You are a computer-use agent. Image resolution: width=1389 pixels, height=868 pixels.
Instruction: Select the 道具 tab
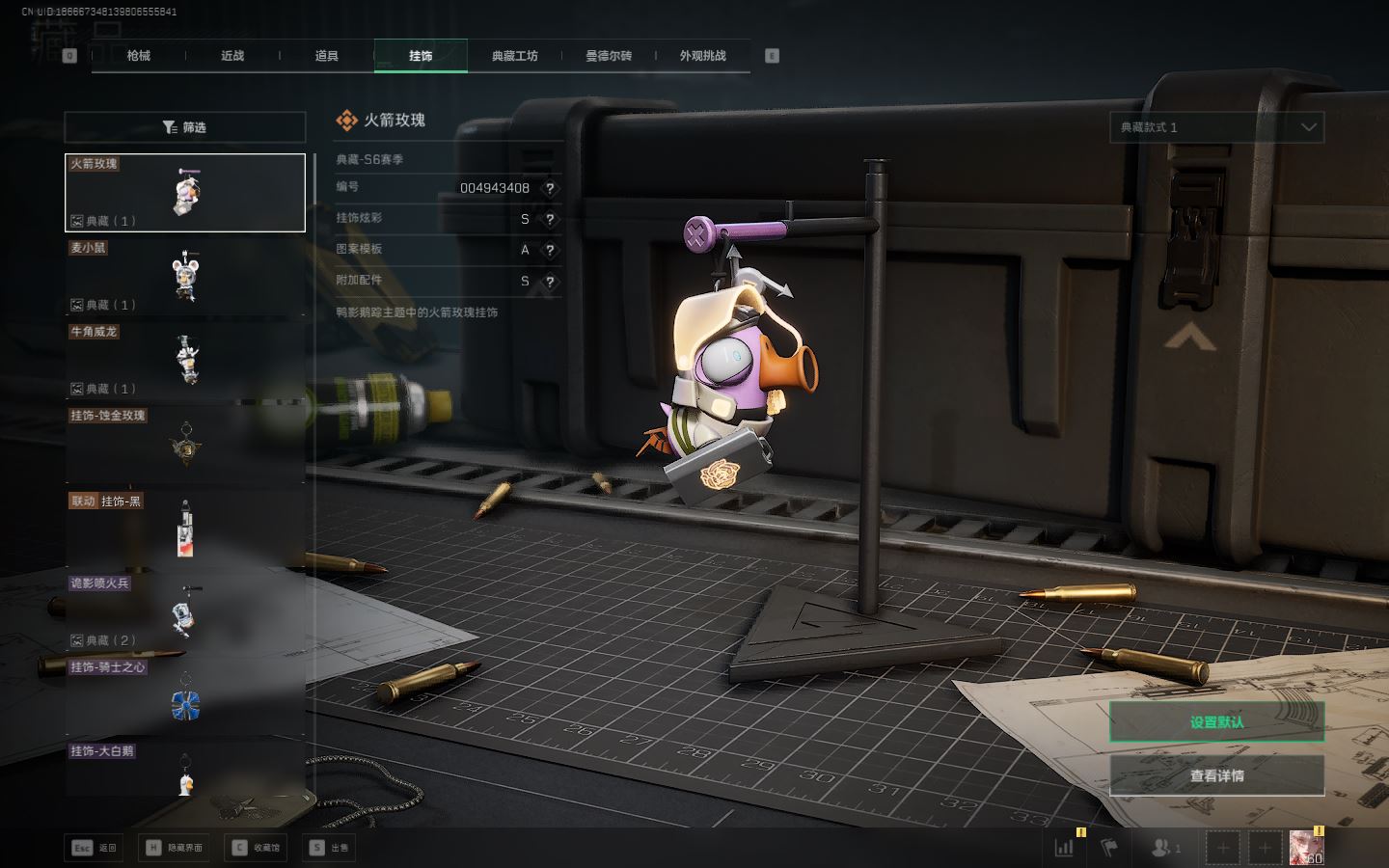(x=326, y=56)
